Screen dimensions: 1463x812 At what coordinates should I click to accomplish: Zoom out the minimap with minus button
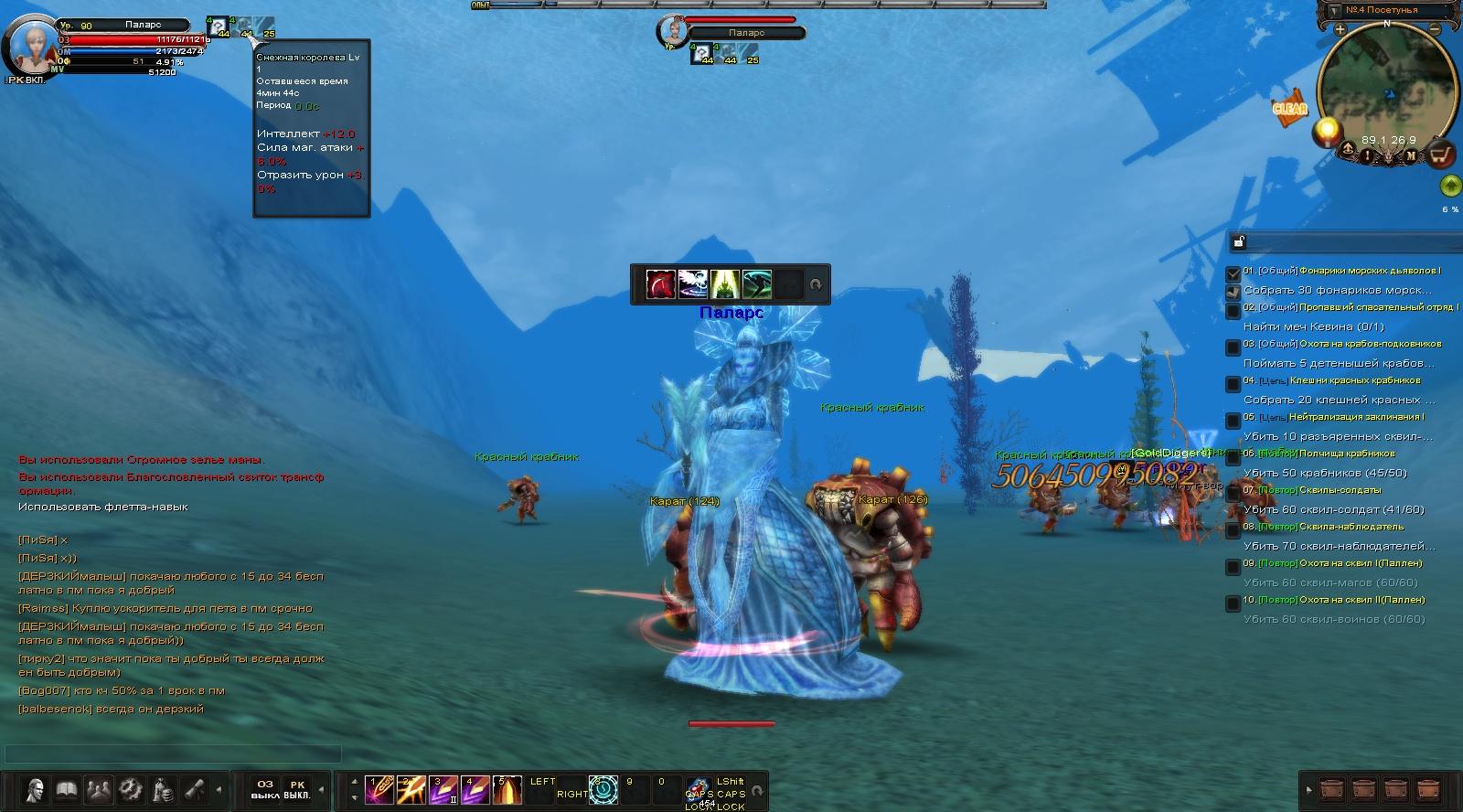point(1435,29)
